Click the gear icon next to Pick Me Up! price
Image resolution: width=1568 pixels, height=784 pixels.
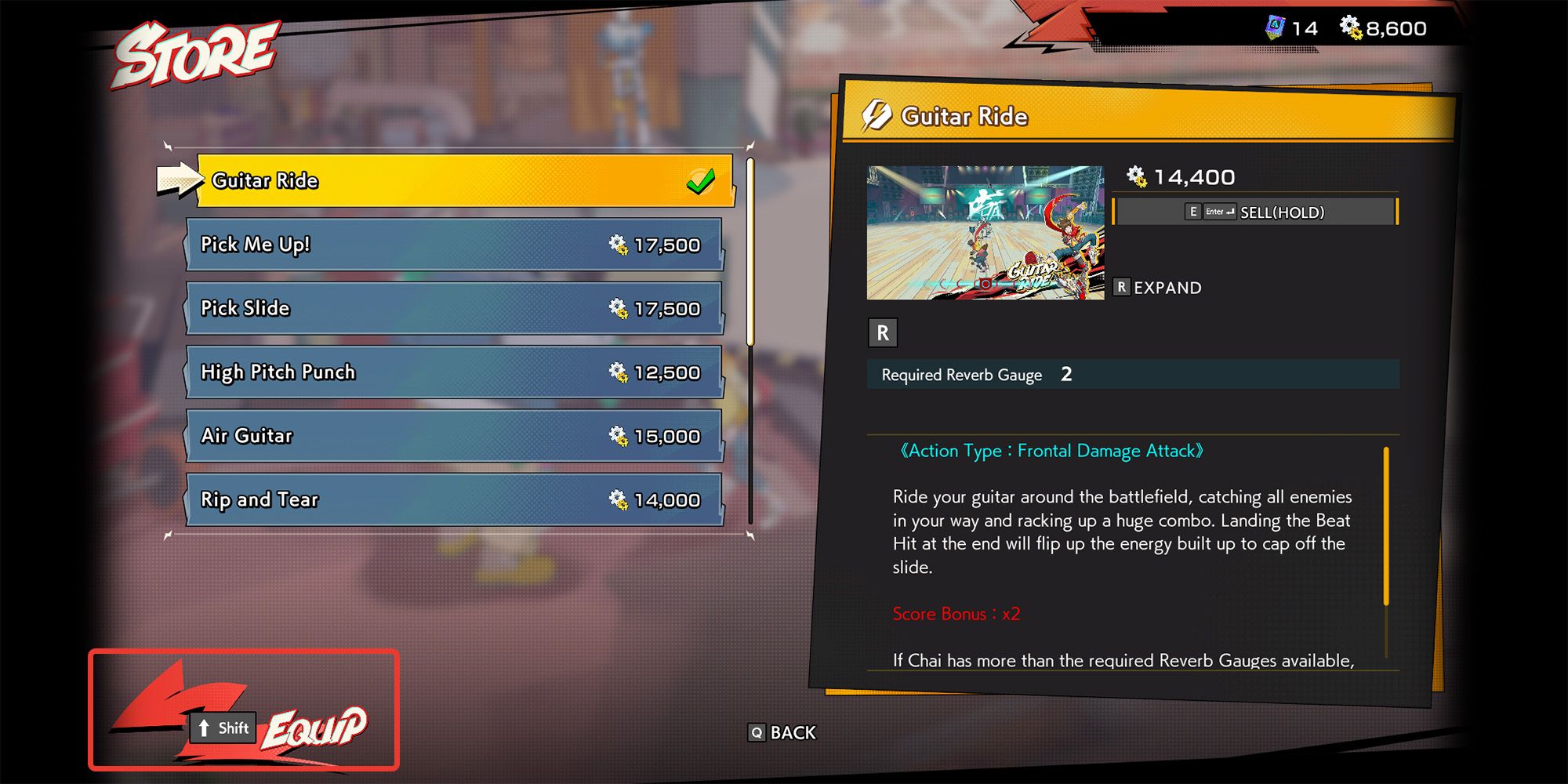pyautogui.click(x=620, y=245)
